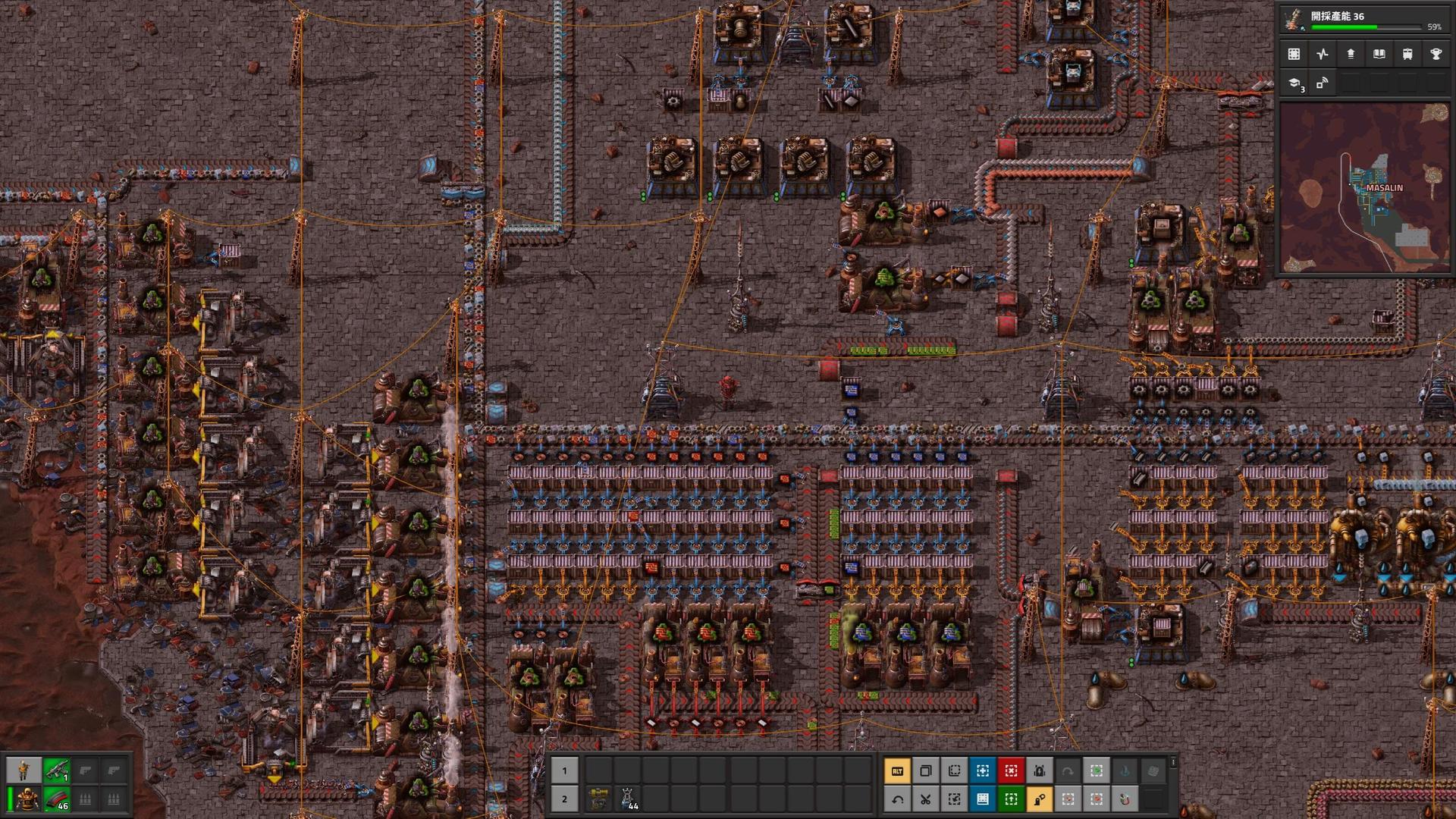This screenshot has height=819, width=1456.
Task: Open the blueprint library icon
Action: click(1294, 54)
